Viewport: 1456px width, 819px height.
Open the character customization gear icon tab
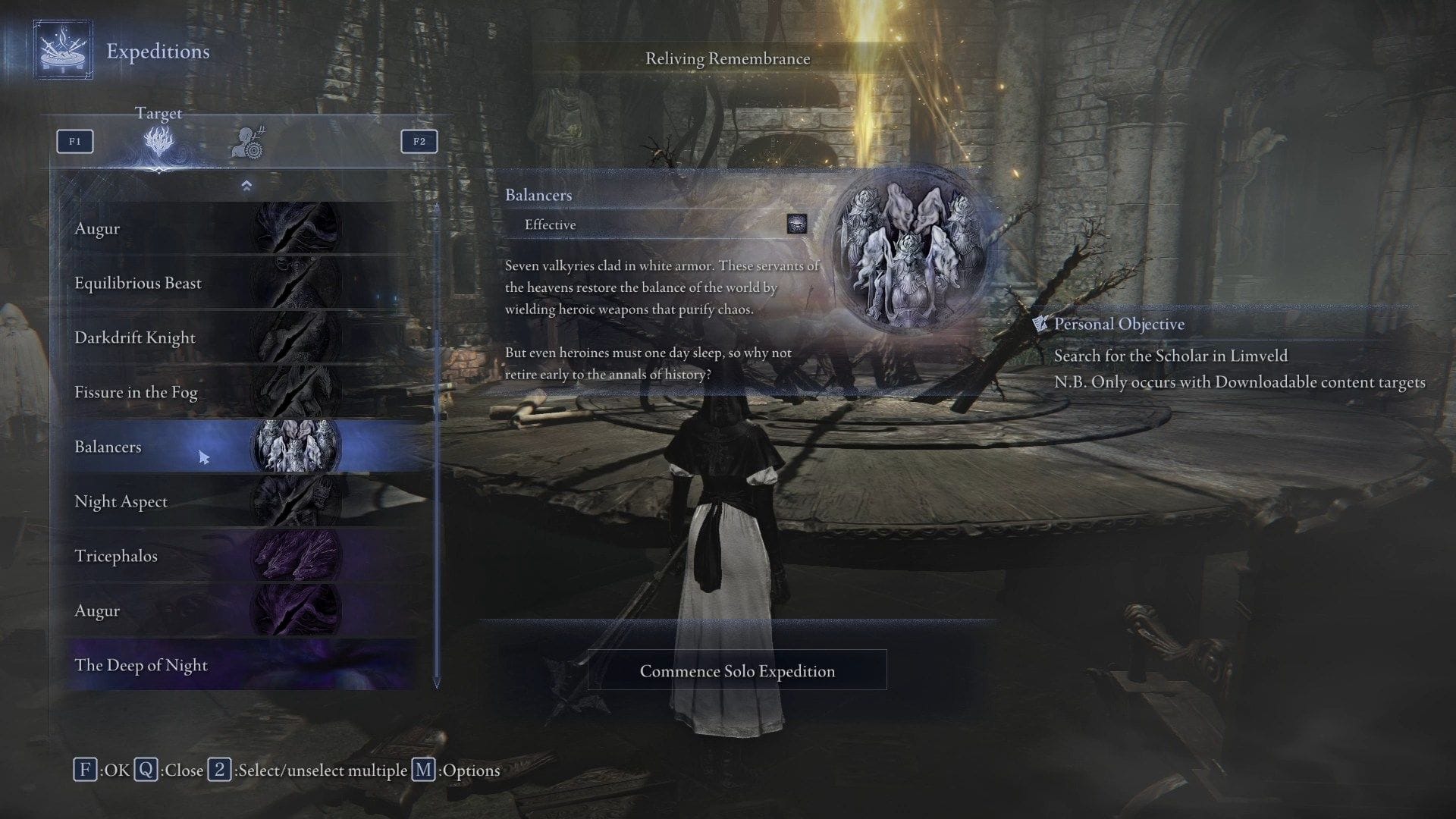click(x=248, y=142)
